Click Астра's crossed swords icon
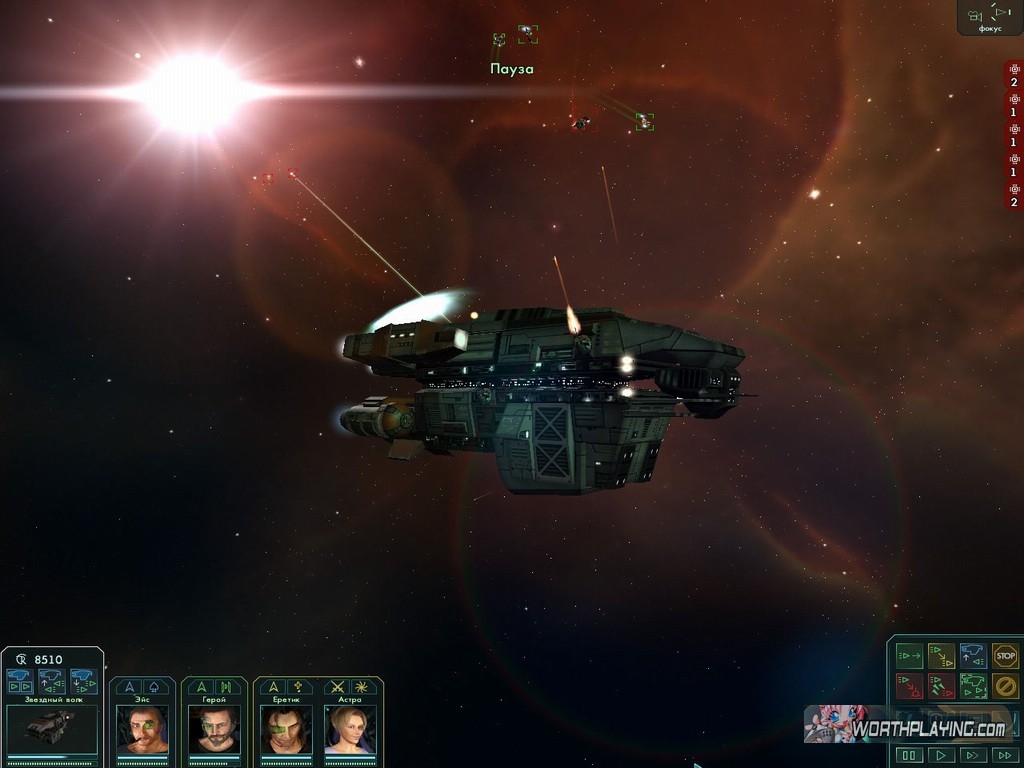 (x=338, y=687)
